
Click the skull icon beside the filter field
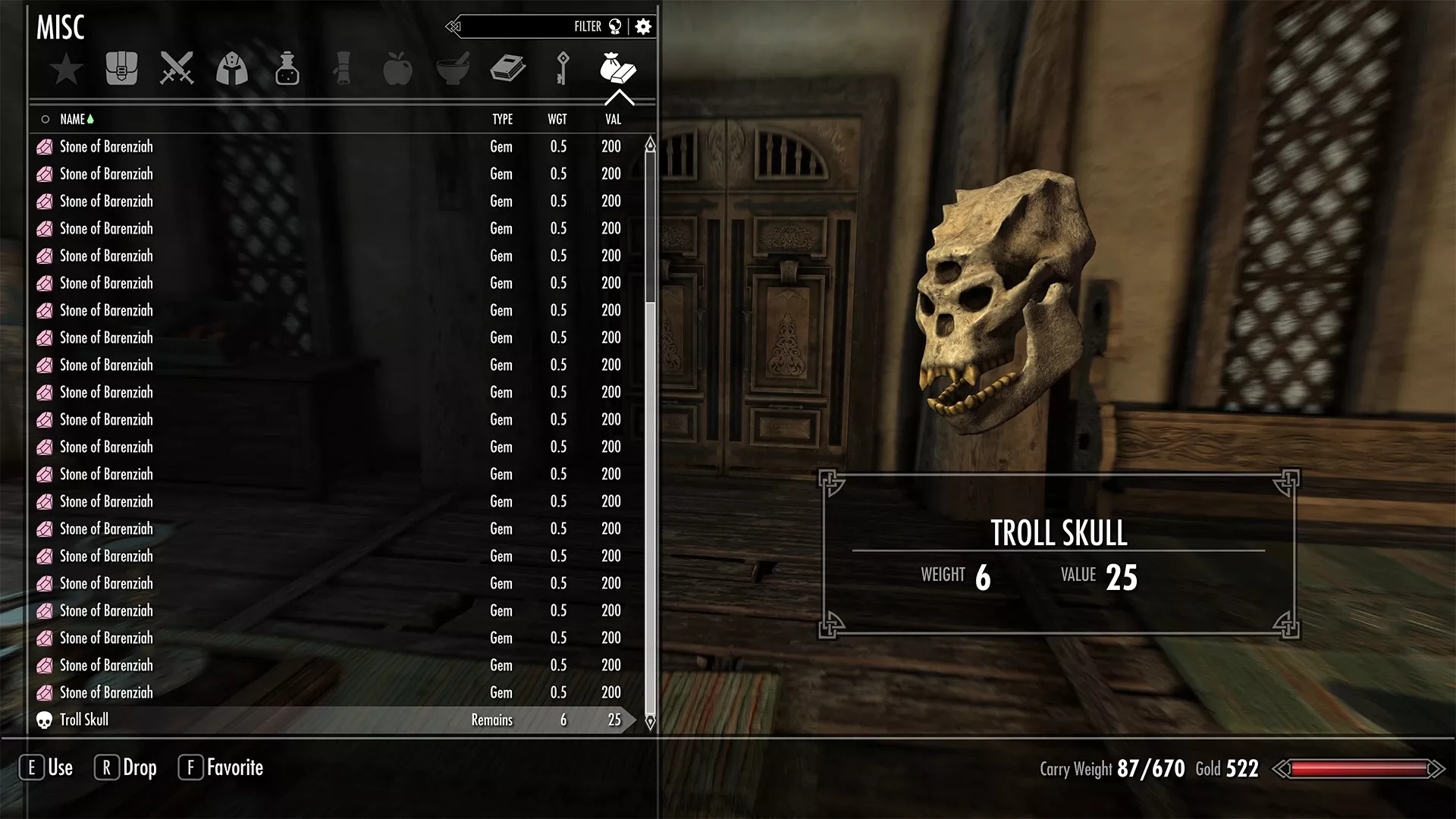(613, 26)
